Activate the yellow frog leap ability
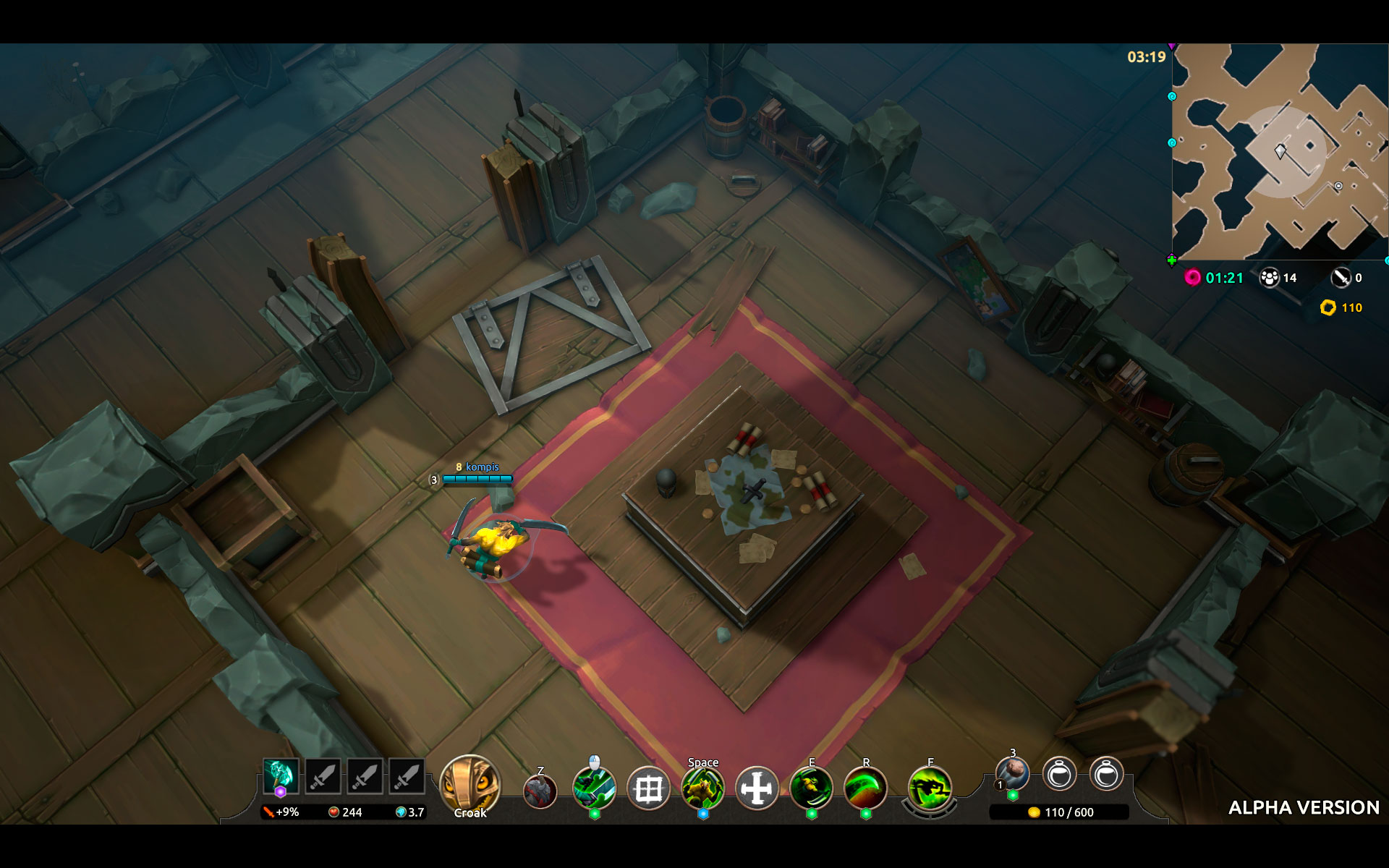This screenshot has width=1389, height=868. (x=702, y=788)
